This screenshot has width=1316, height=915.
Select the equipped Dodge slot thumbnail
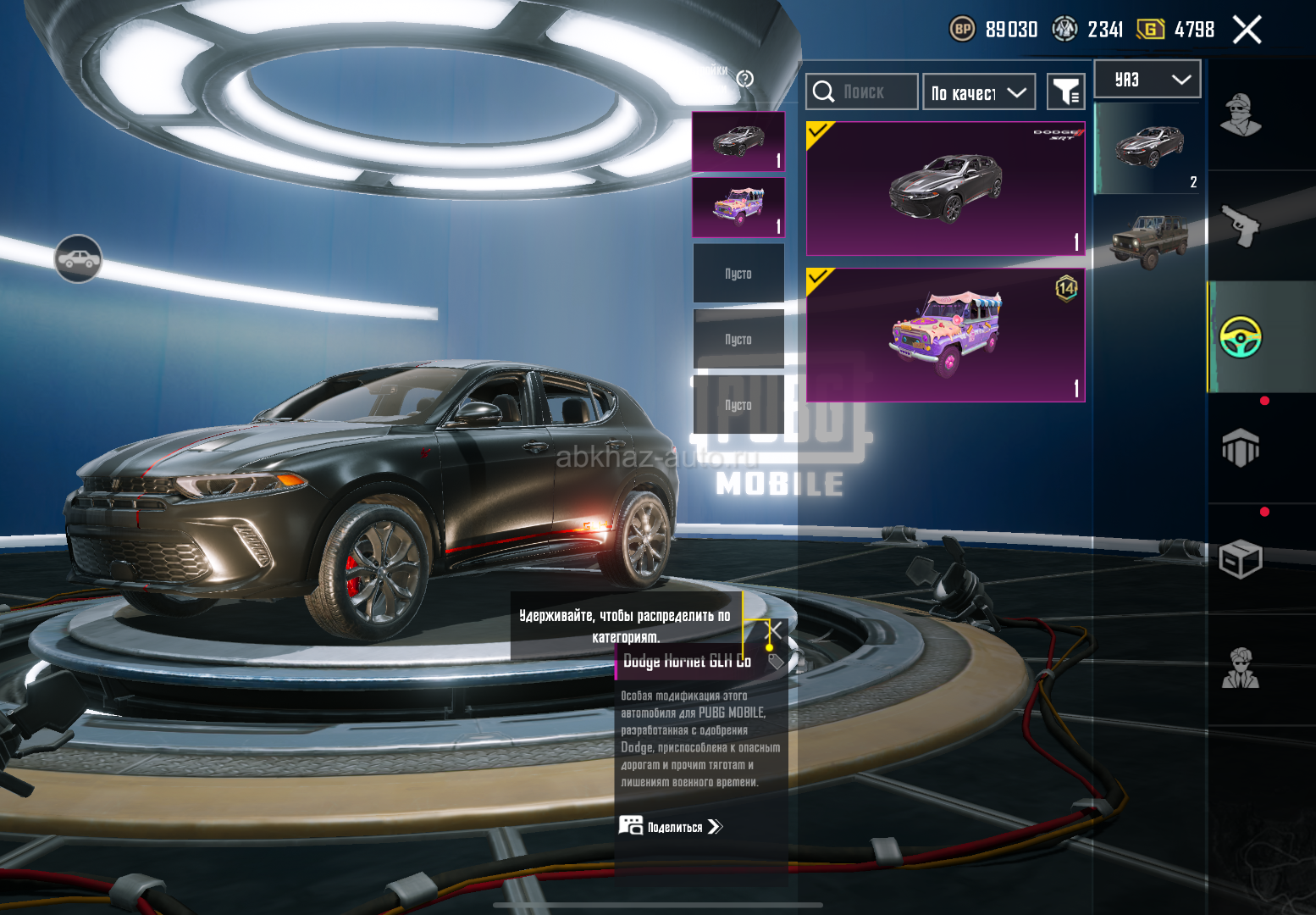738,141
